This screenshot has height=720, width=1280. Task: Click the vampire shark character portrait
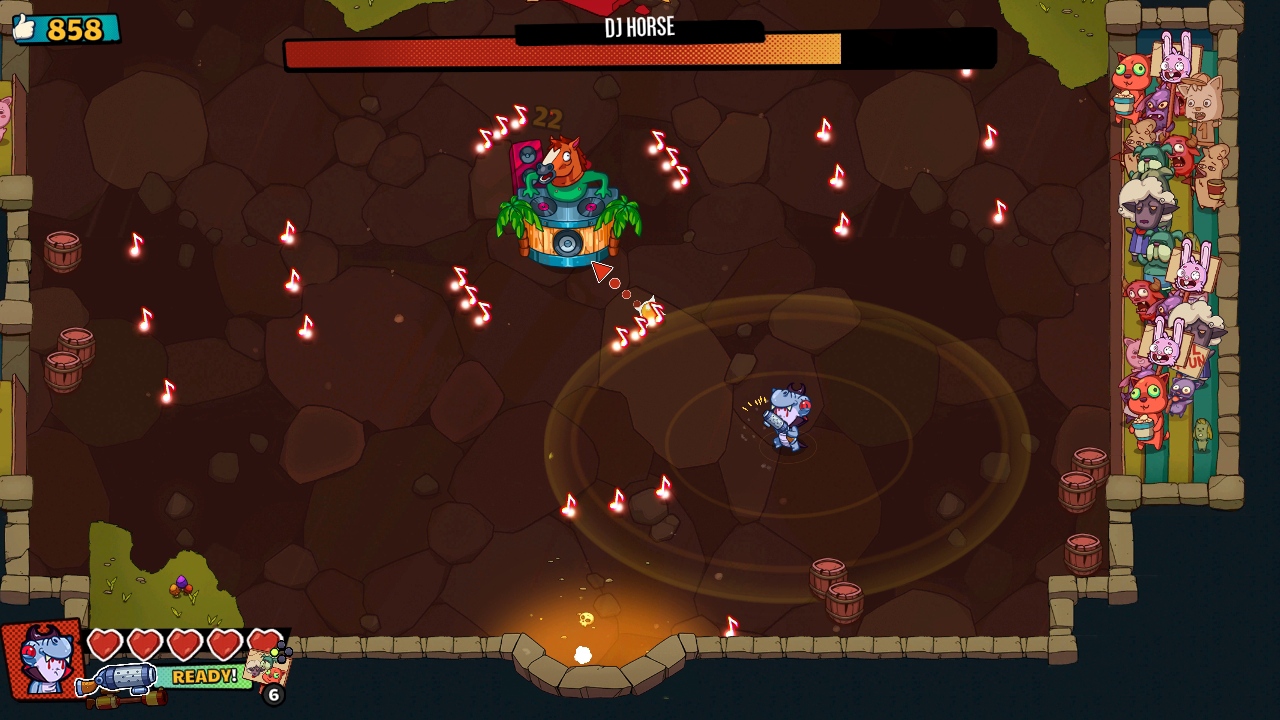coord(42,660)
